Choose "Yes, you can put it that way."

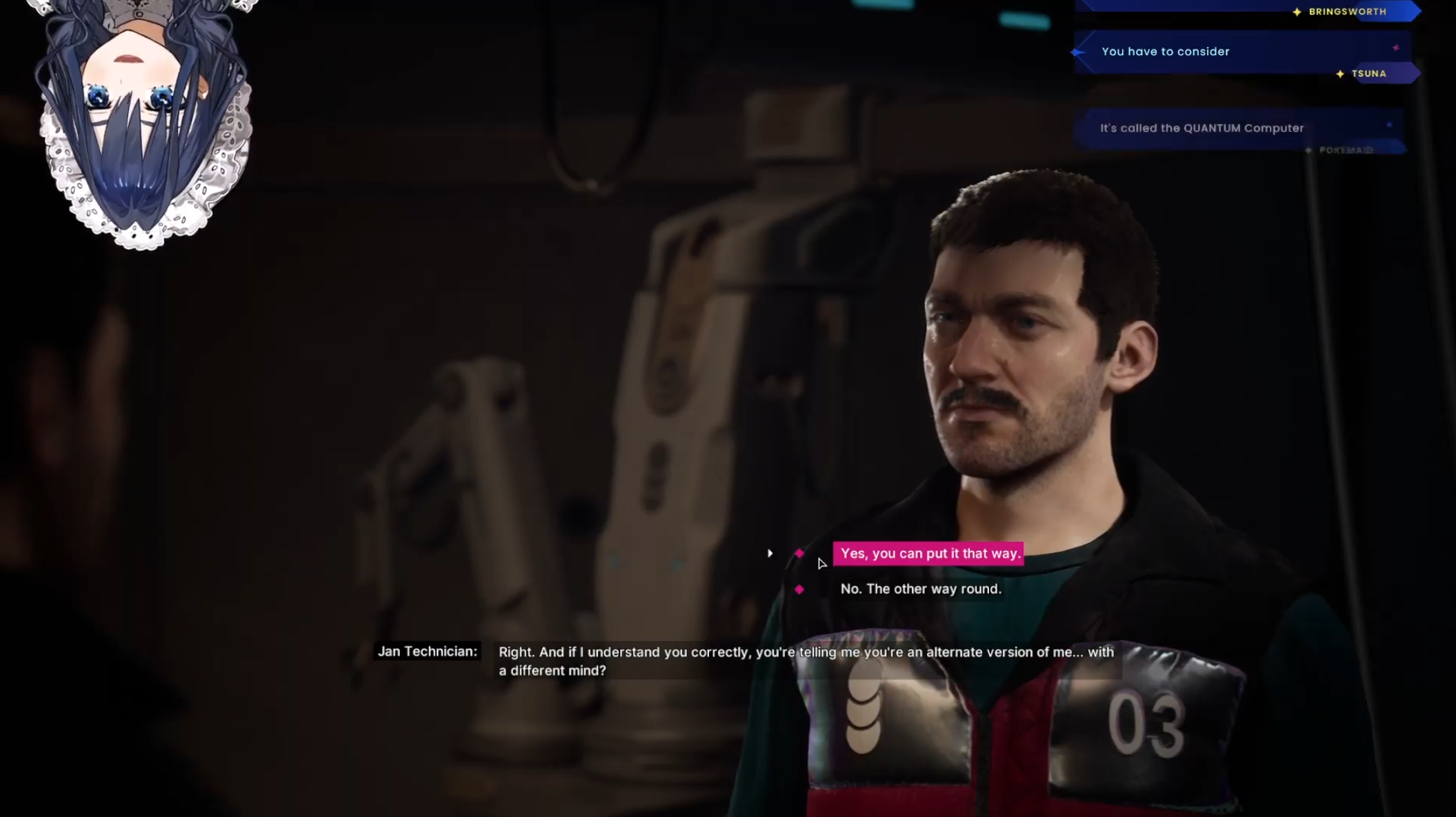pyautogui.click(x=929, y=554)
